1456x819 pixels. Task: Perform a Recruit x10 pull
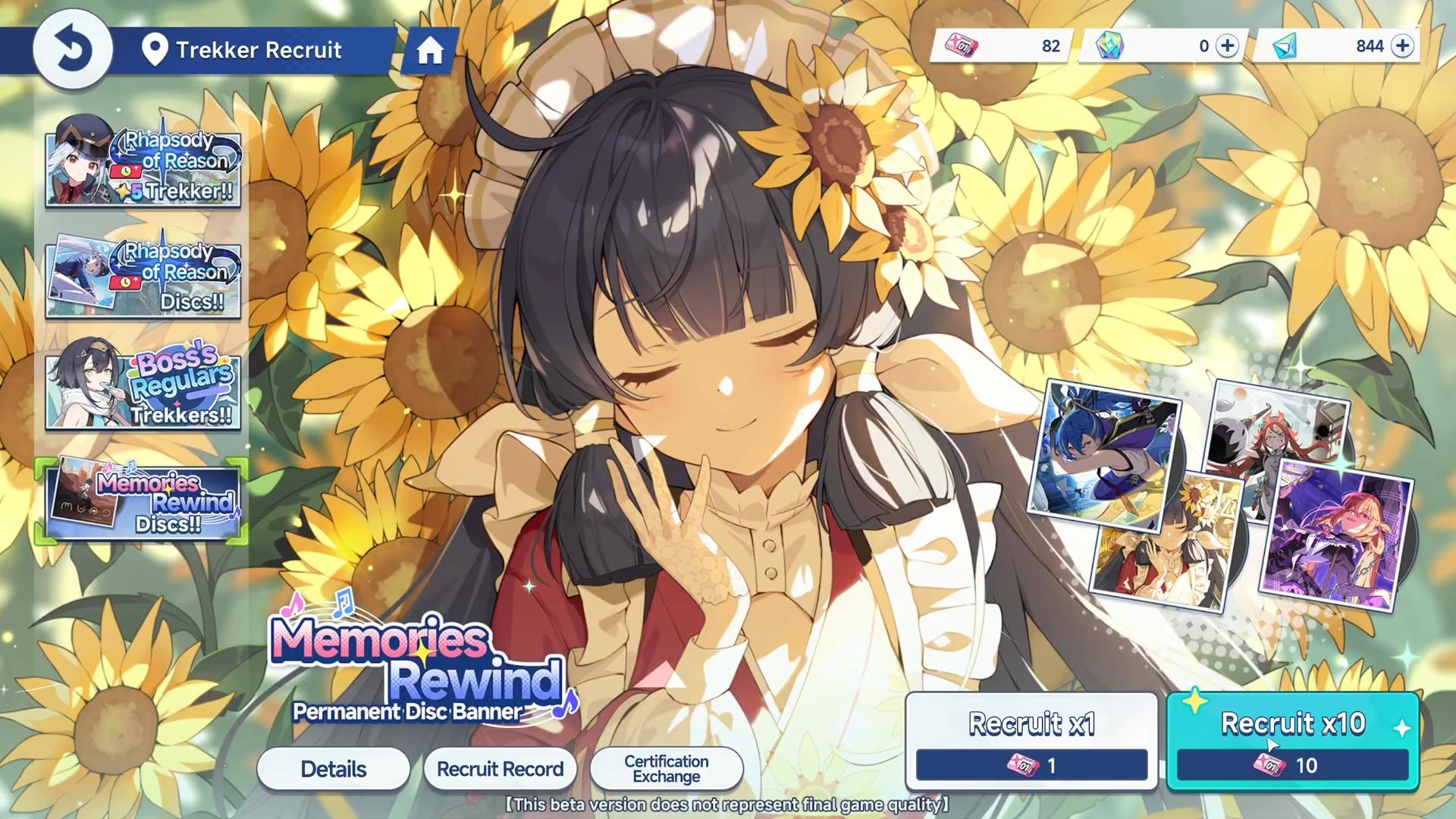(x=1292, y=741)
